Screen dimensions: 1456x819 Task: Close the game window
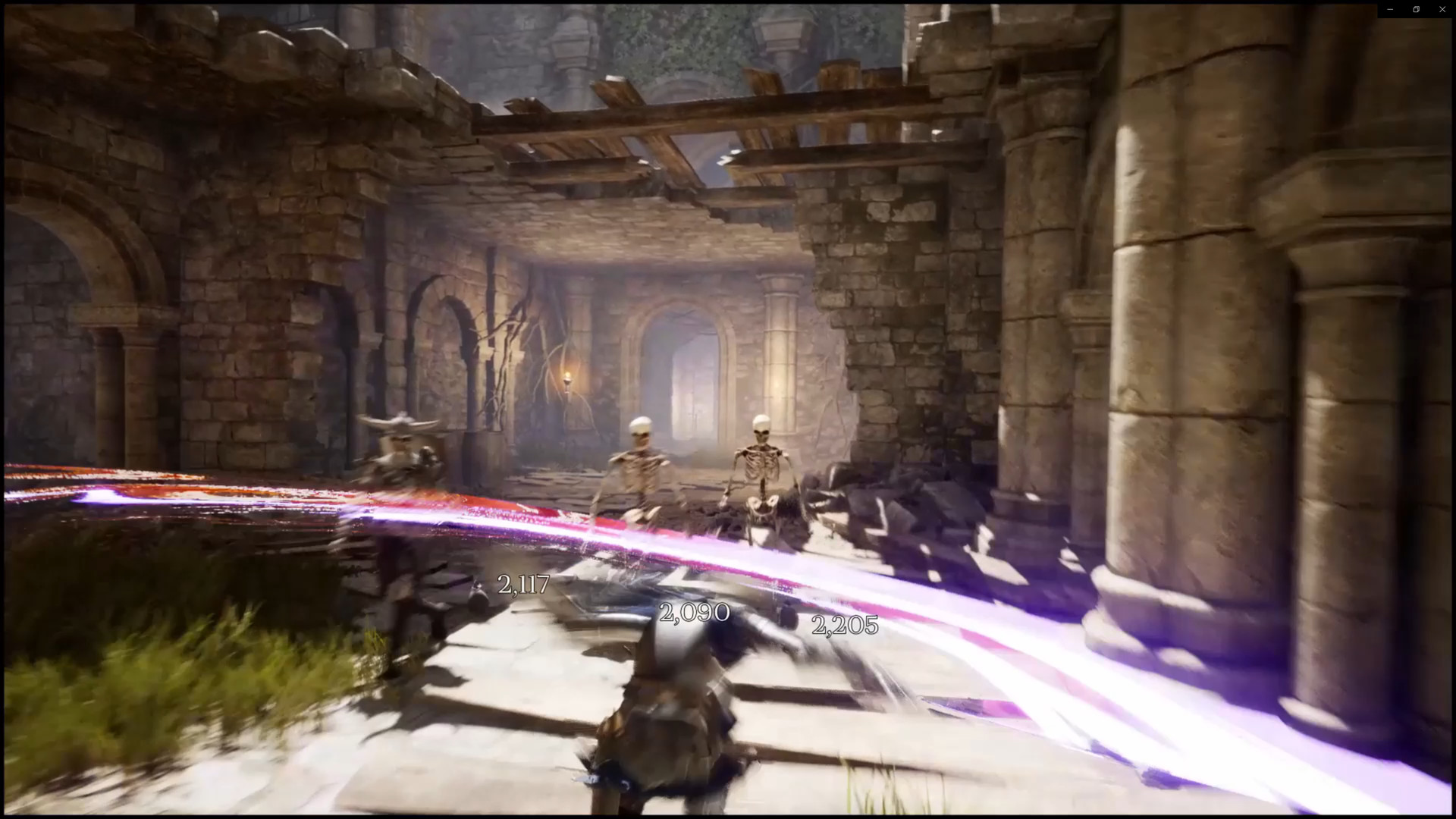tap(1442, 9)
